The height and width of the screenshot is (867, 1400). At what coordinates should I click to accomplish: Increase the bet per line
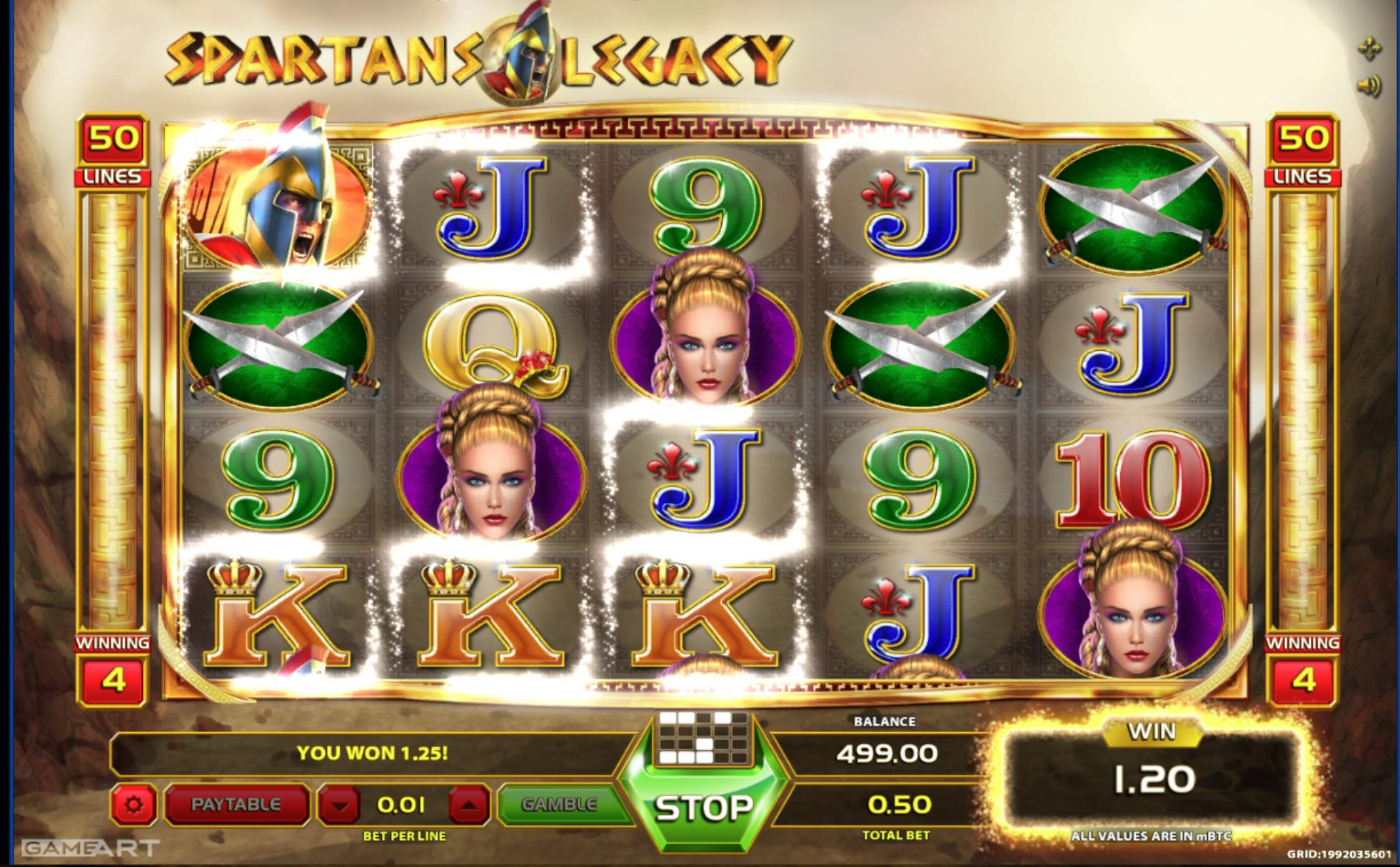click(468, 806)
